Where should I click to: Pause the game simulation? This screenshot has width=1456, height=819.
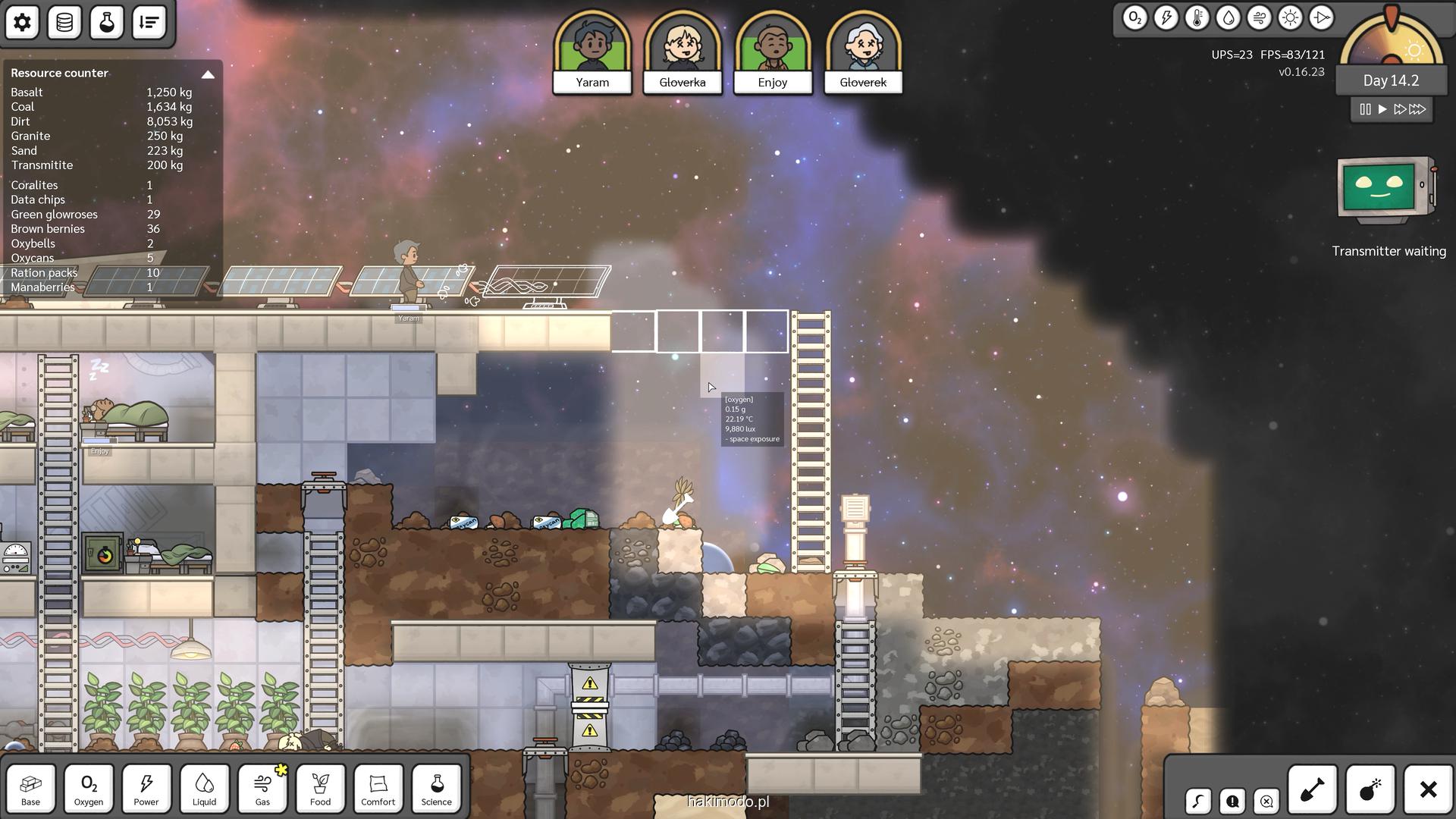[x=1365, y=109]
